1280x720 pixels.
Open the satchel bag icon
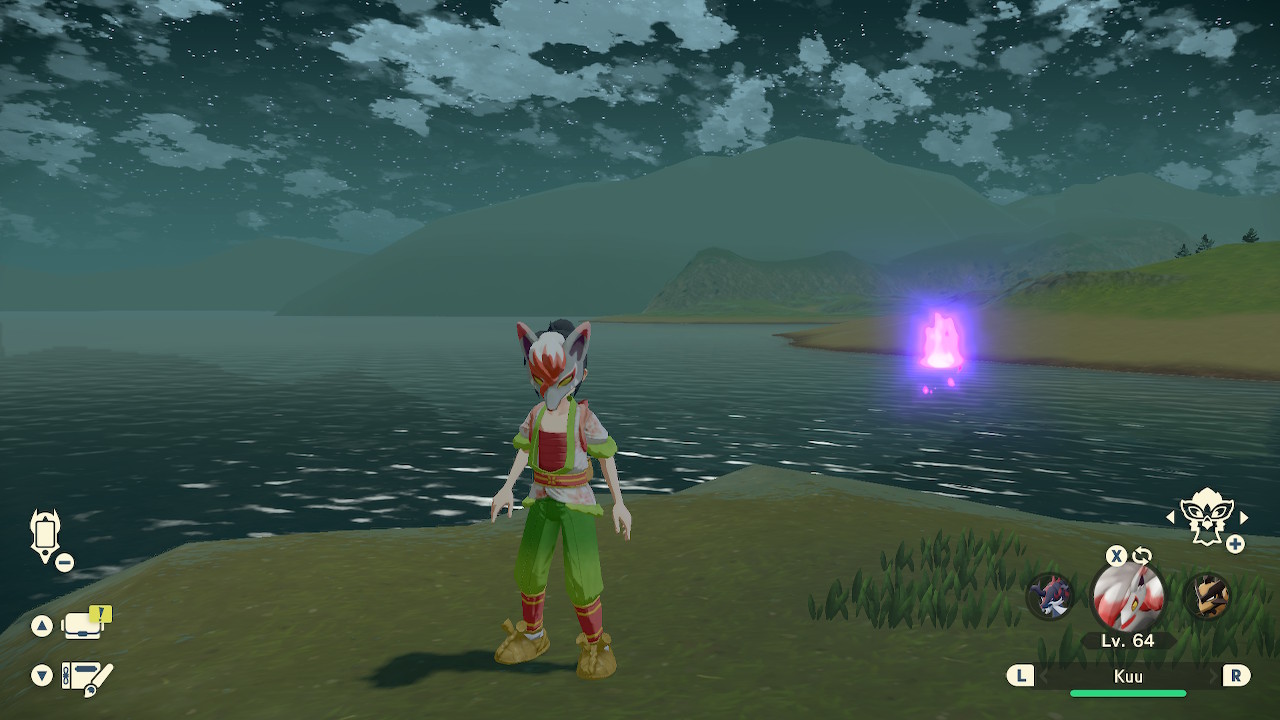click(84, 625)
